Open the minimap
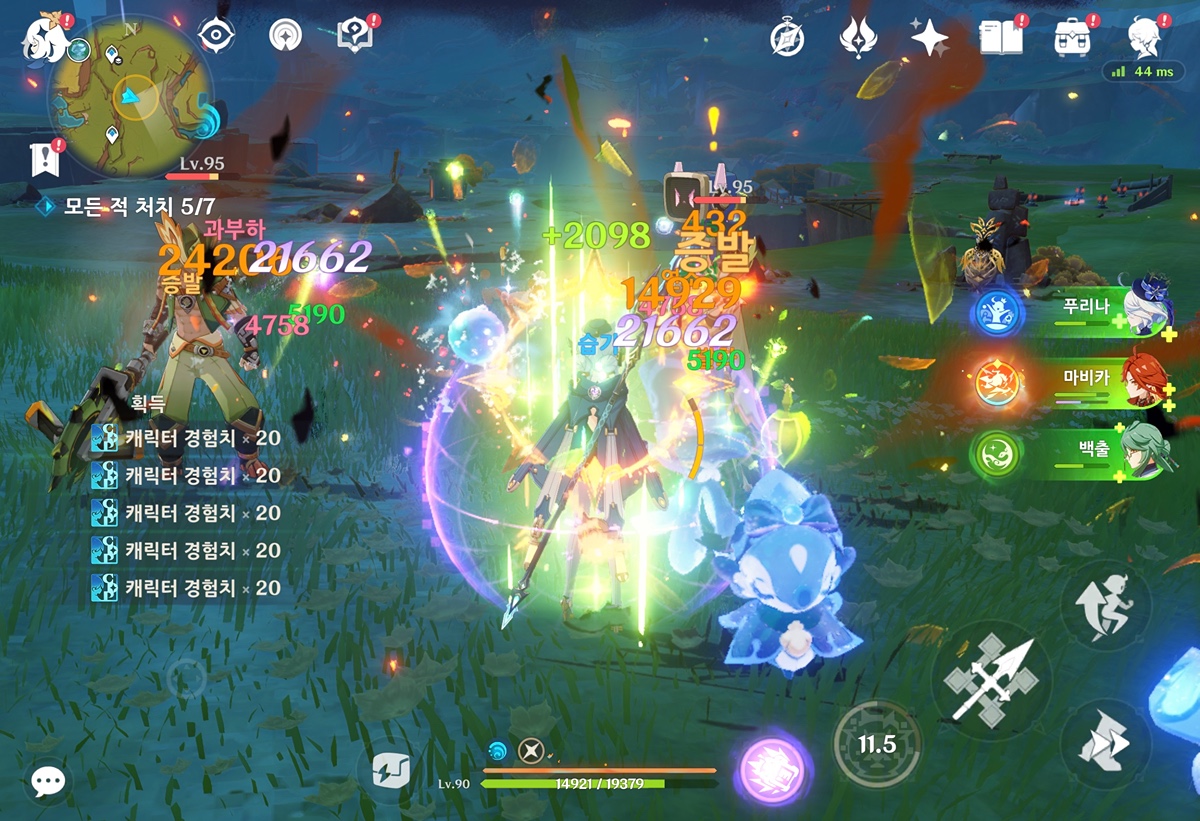 [128, 95]
